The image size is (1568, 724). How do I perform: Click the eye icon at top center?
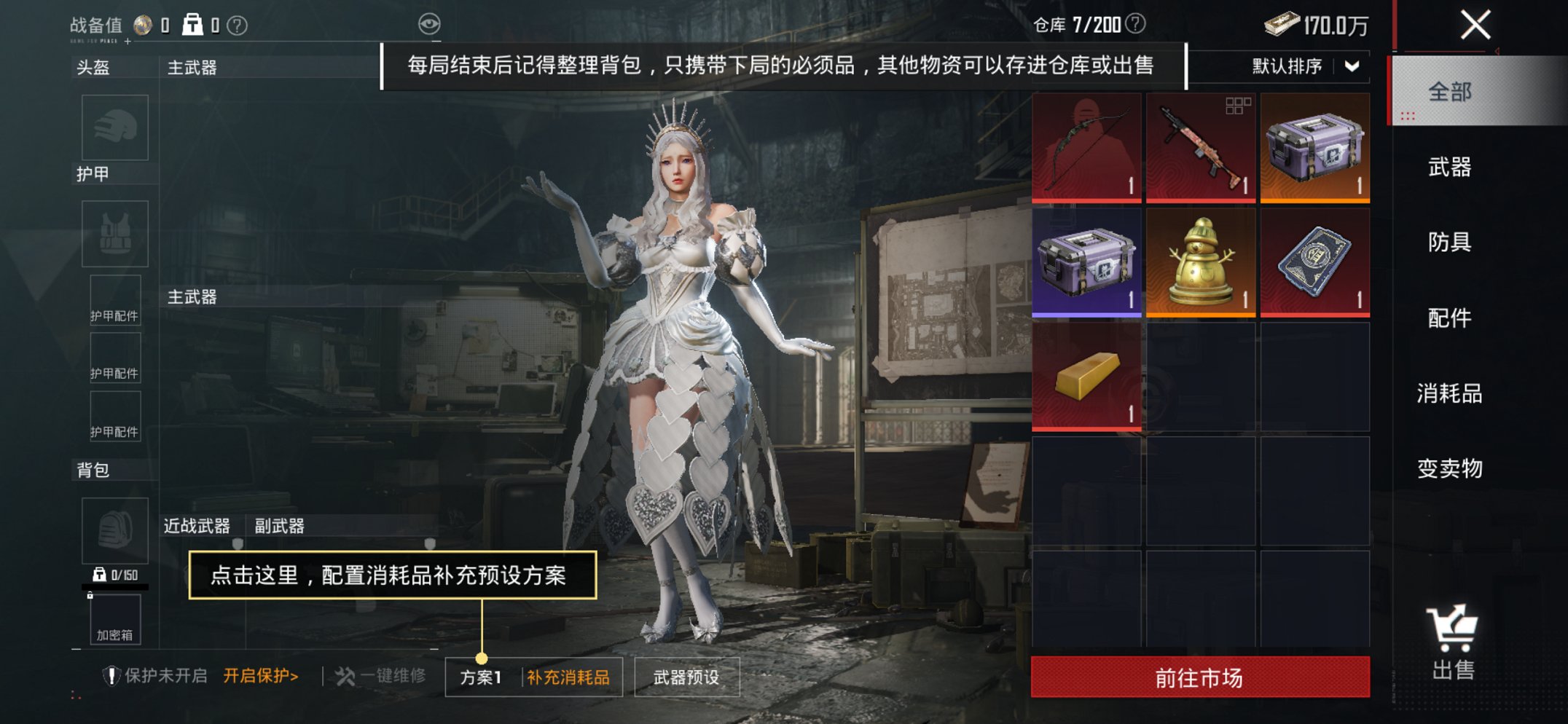coord(431,23)
